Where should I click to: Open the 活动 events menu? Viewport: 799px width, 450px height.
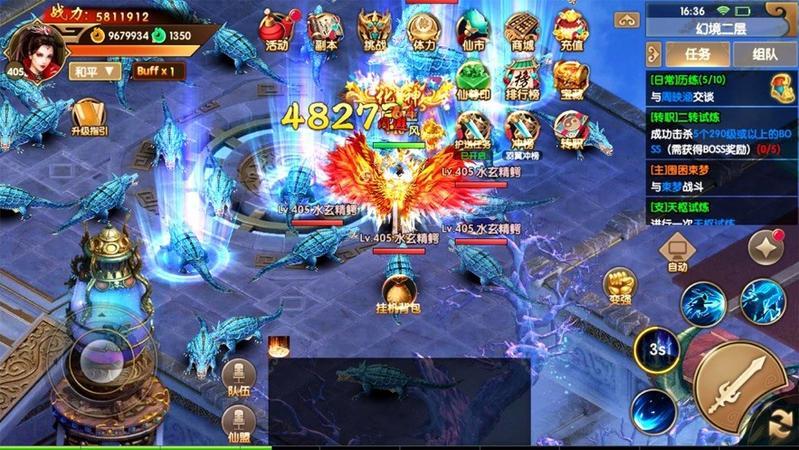pos(277,30)
